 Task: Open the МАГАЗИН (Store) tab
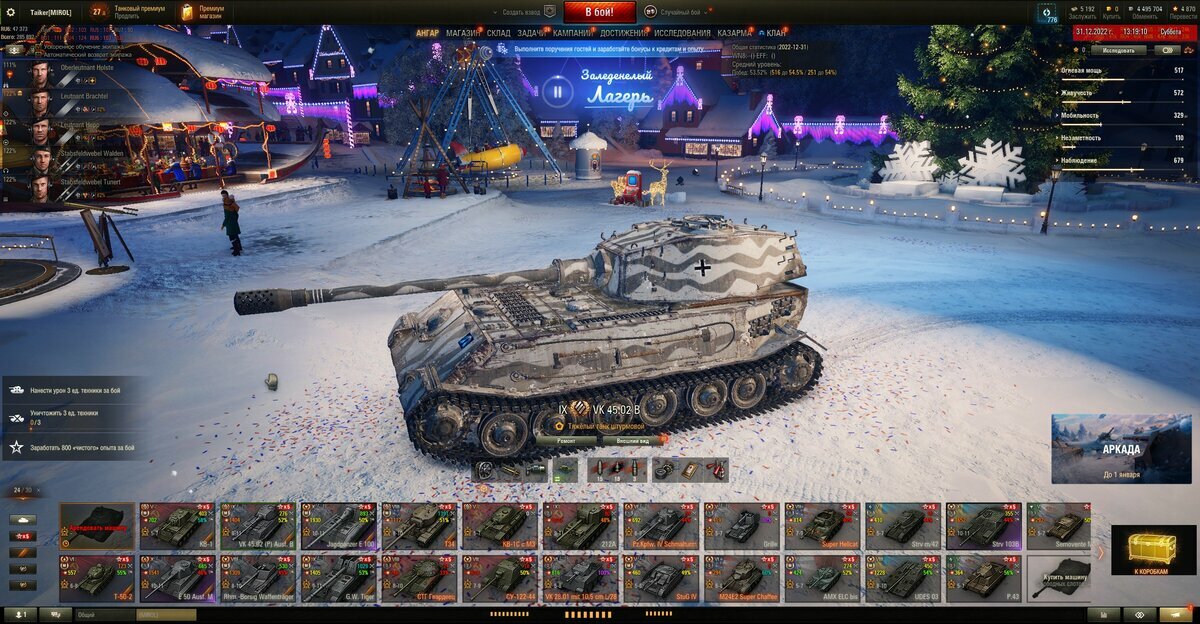pos(463,33)
